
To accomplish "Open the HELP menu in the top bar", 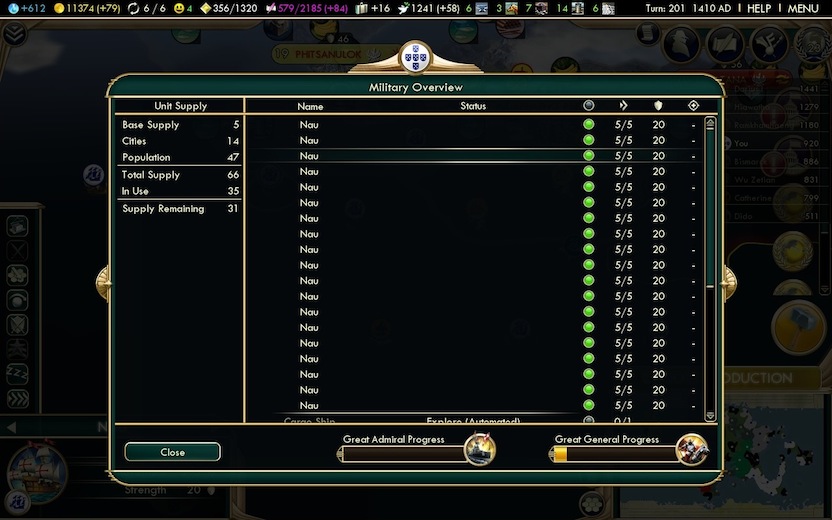I will pos(759,8).
